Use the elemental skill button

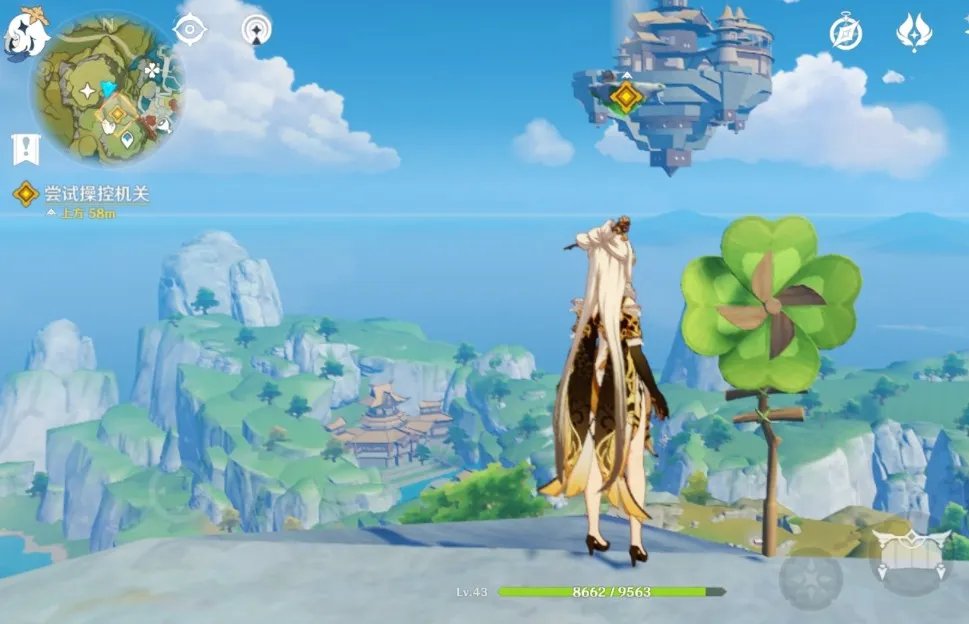click(x=810, y=578)
